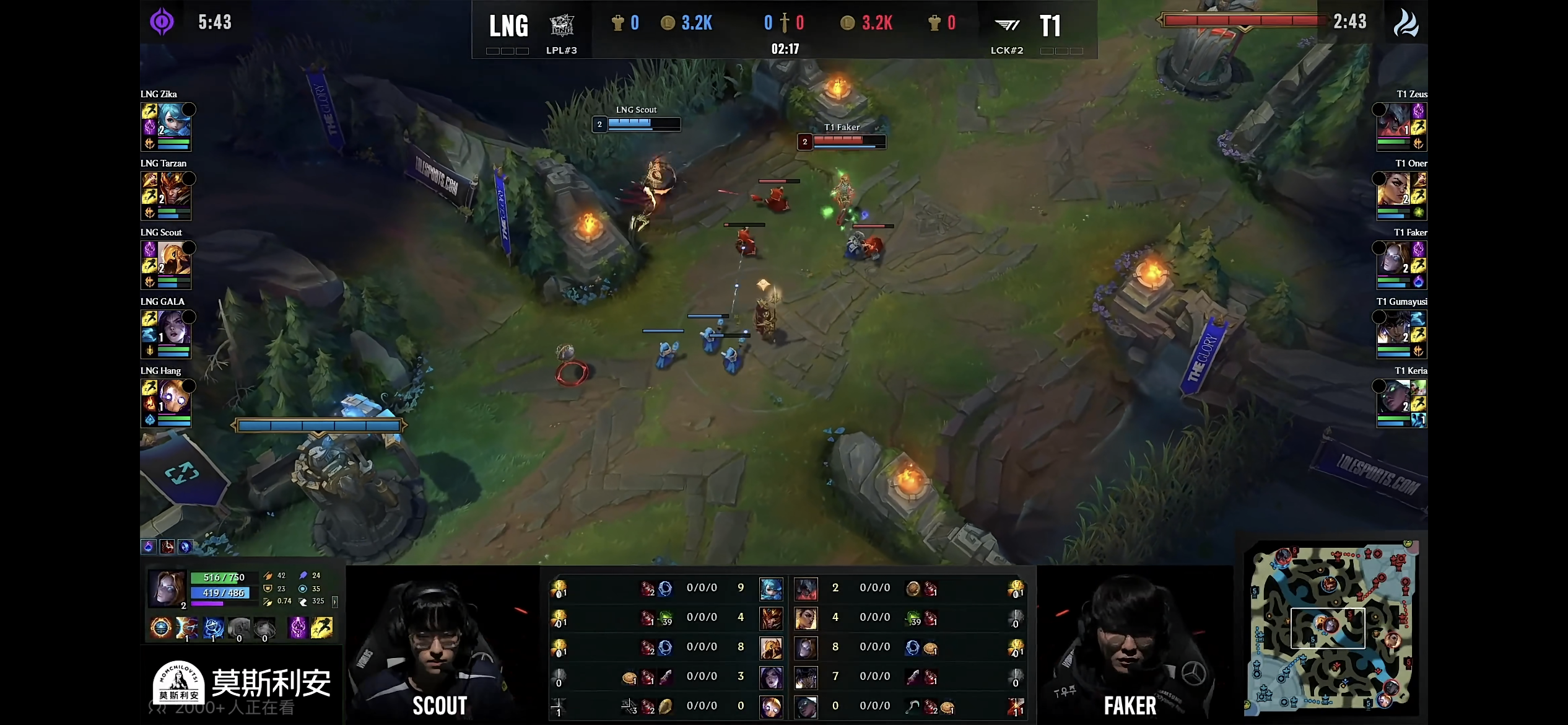Select LNG Scout's champion portrait on the sidebar

[x=173, y=258]
